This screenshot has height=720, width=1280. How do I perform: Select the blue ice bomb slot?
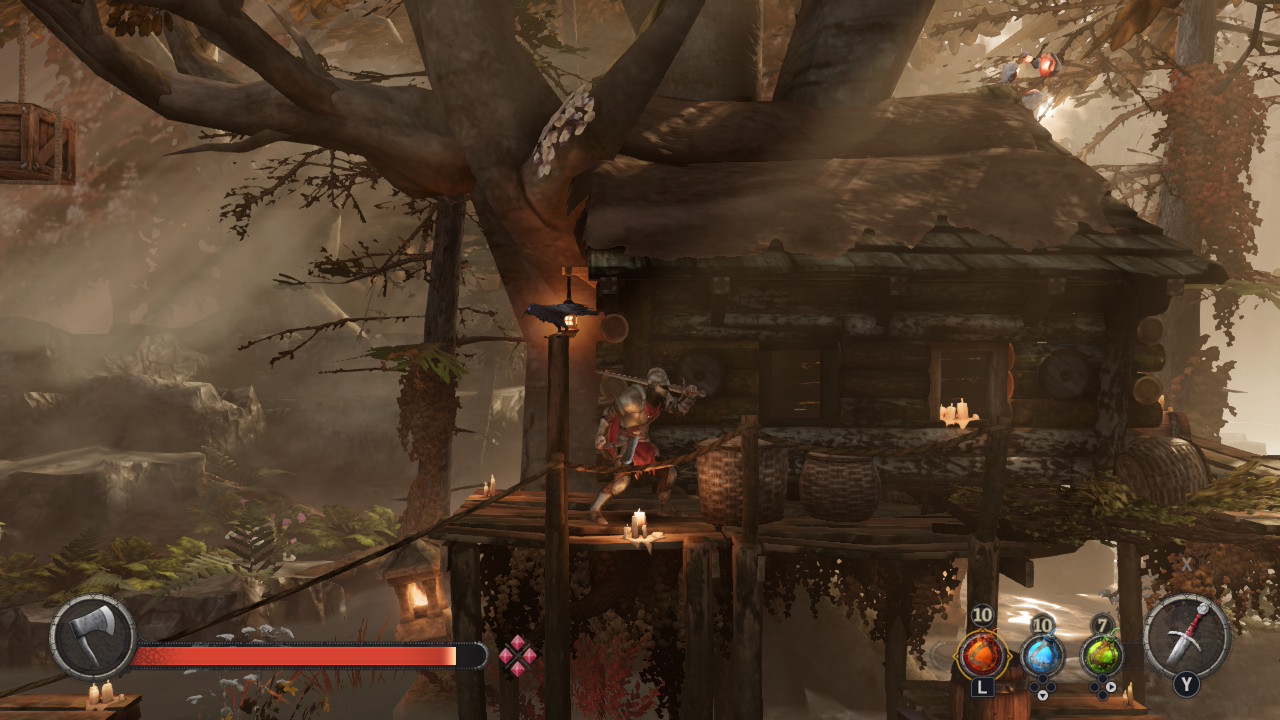1042,656
